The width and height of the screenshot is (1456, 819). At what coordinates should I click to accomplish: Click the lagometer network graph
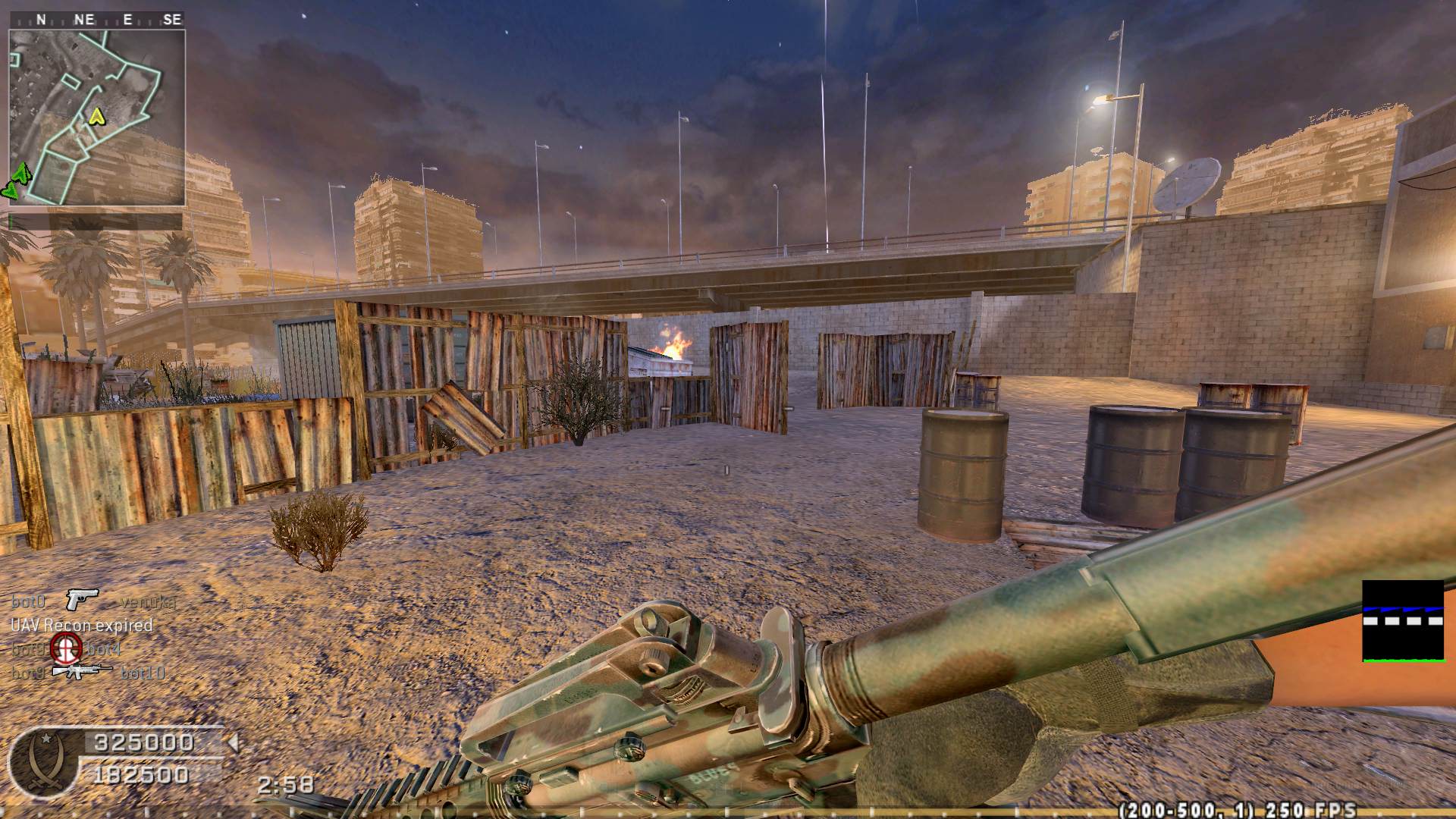(1403, 621)
